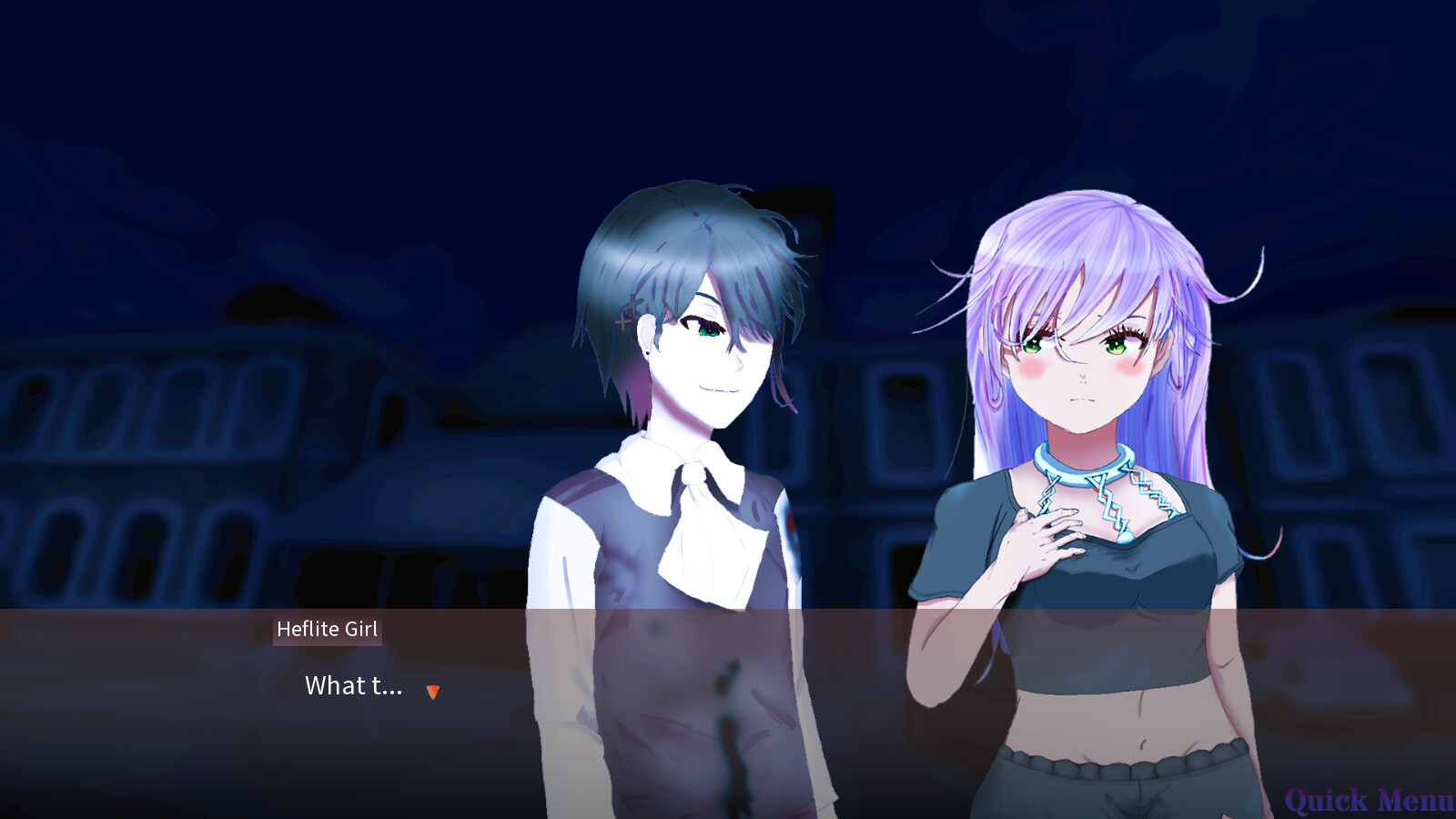Select the Heflite Girl nameplate

coord(327,629)
